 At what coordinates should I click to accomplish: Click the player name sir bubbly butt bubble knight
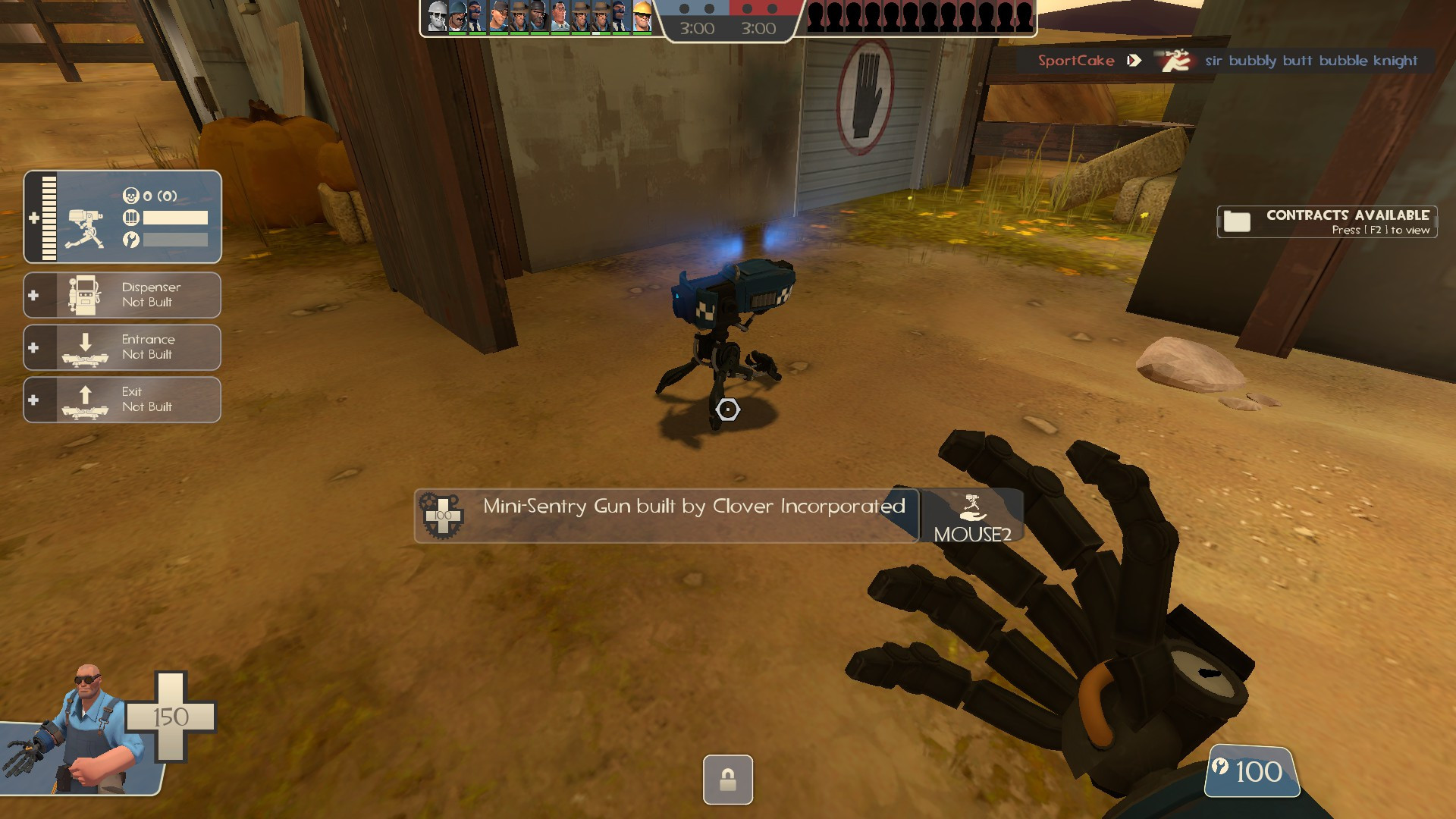coord(1311,61)
